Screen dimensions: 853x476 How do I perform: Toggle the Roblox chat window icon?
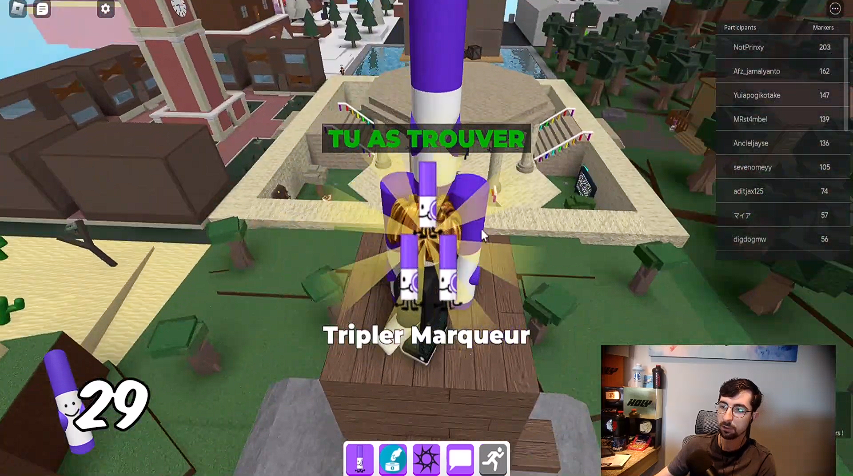click(42, 9)
